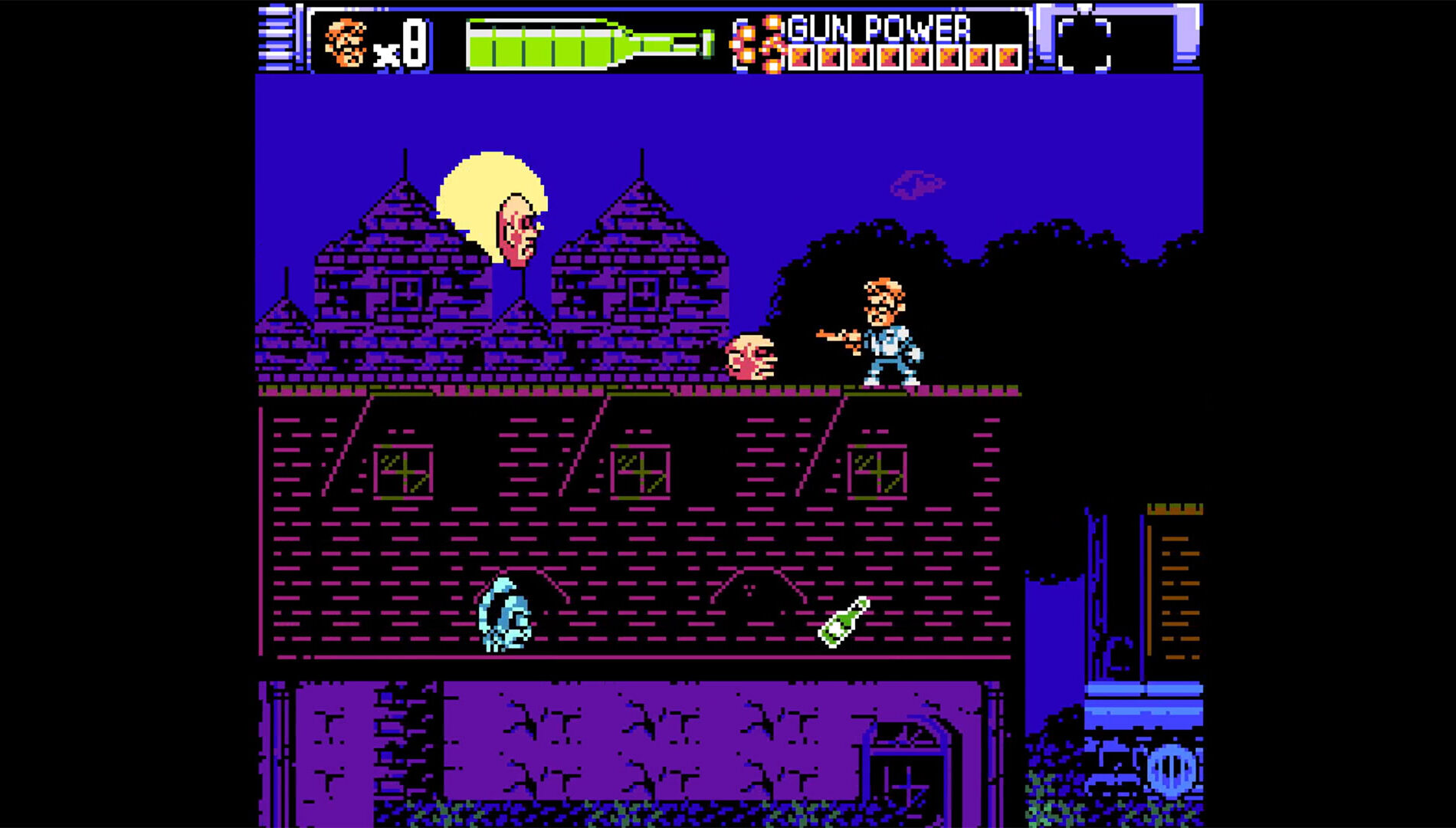
Task: Click the blue ghost face on the roof
Action: pyautogui.click(x=506, y=613)
